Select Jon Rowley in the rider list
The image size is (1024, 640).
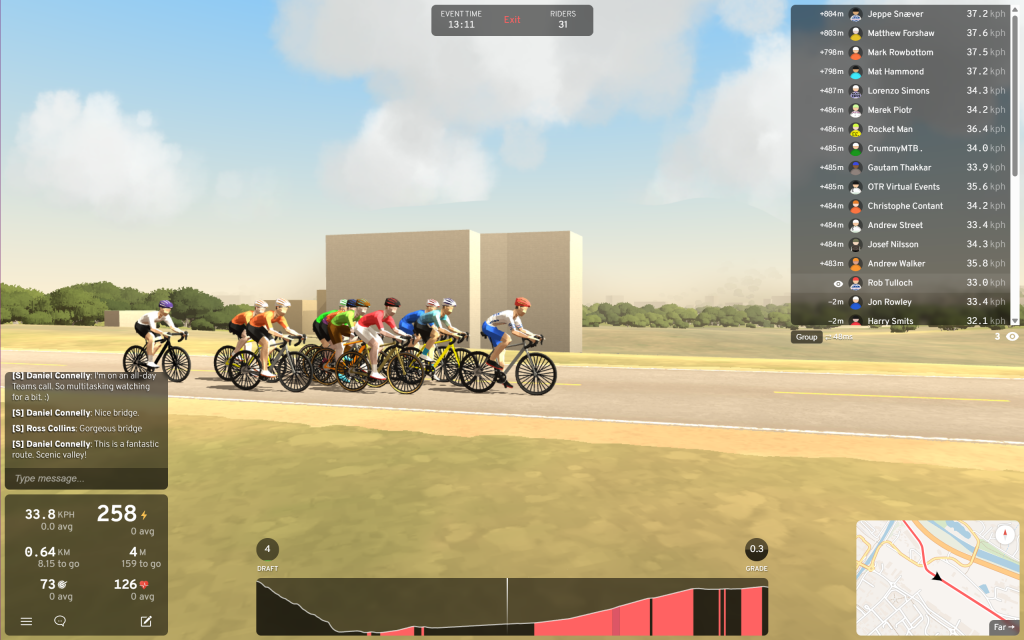tap(889, 302)
